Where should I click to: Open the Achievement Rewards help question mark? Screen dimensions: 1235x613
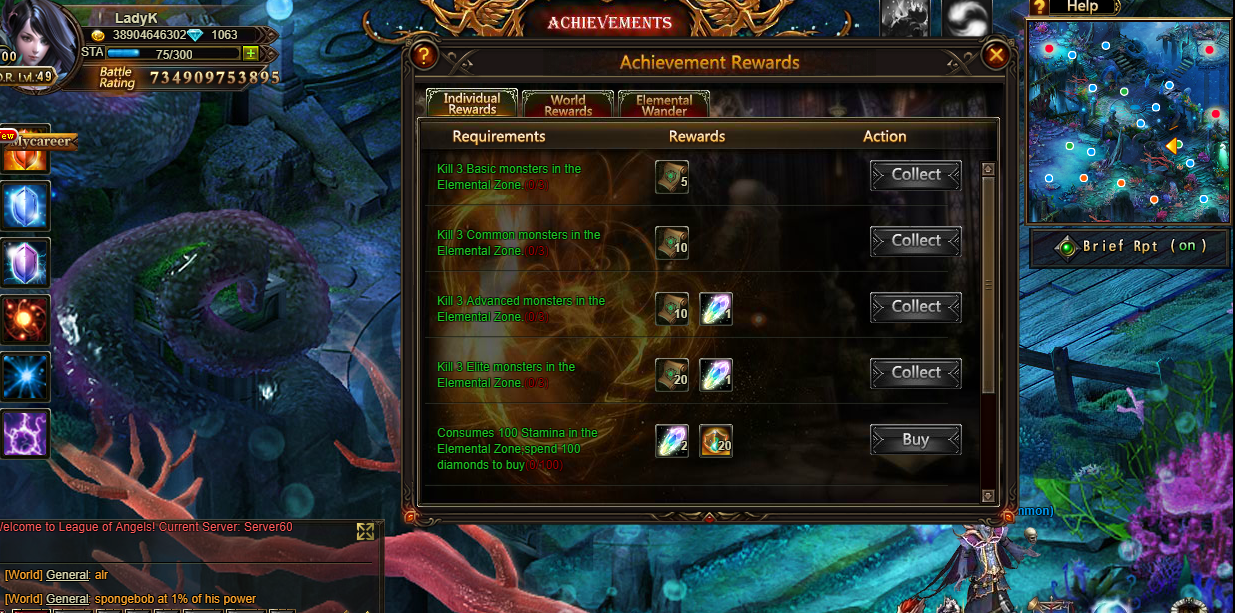tap(424, 56)
